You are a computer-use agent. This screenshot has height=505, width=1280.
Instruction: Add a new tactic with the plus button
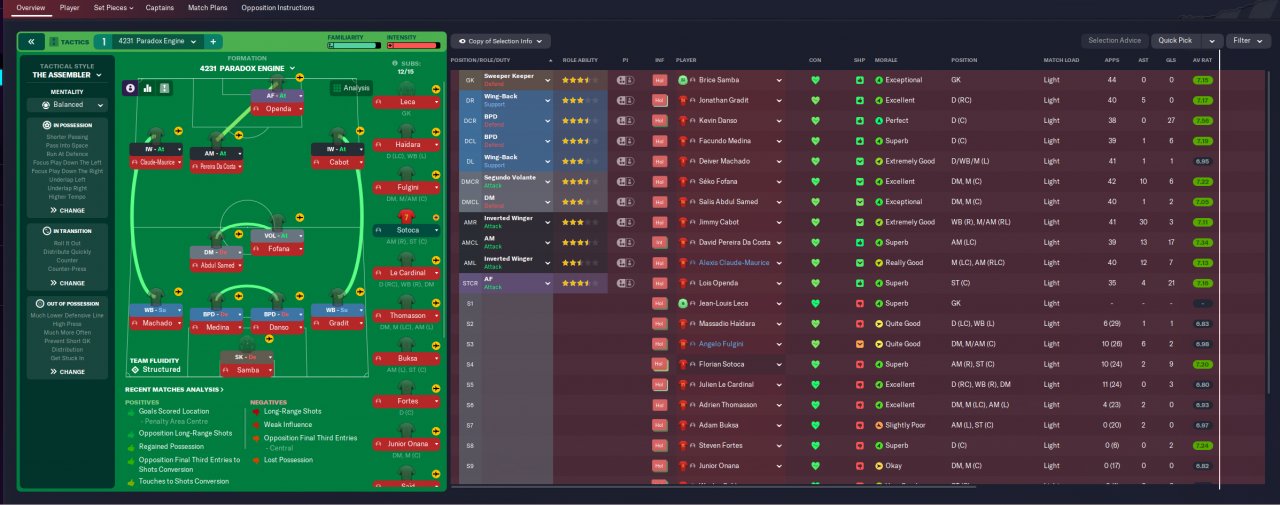(x=213, y=41)
